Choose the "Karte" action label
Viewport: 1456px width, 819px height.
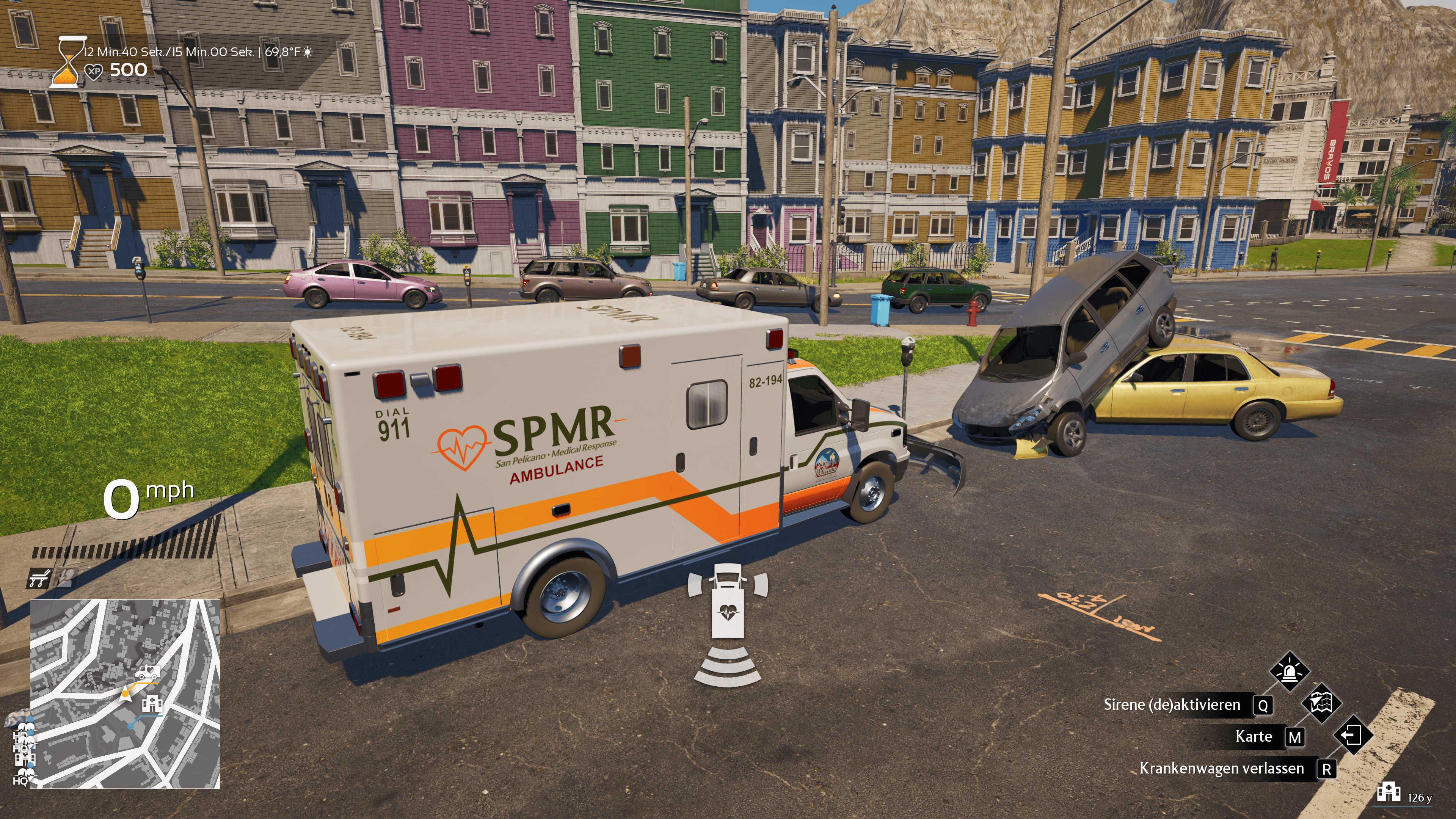(x=1253, y=736)
